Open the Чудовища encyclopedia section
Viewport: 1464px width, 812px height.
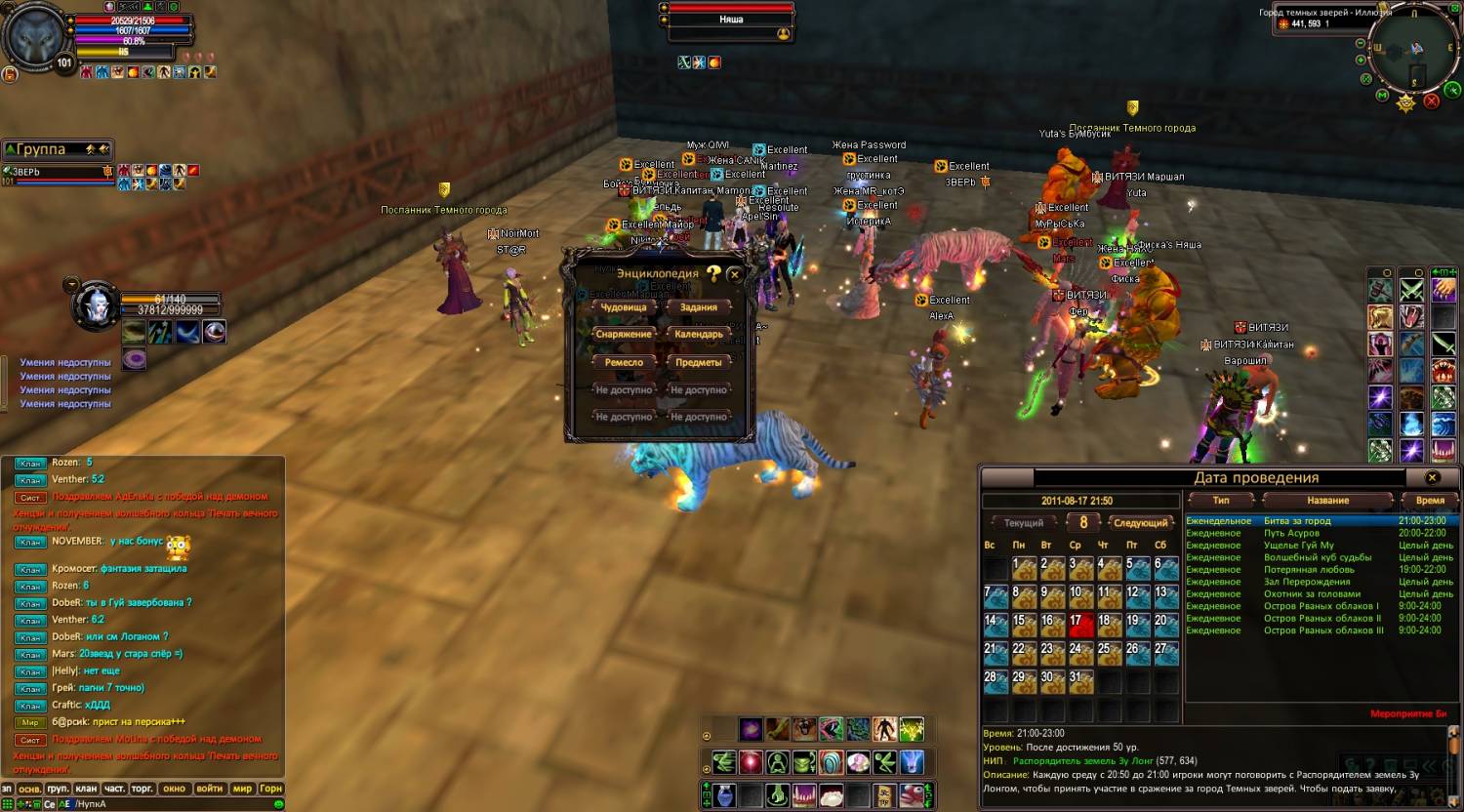point(623,307)
